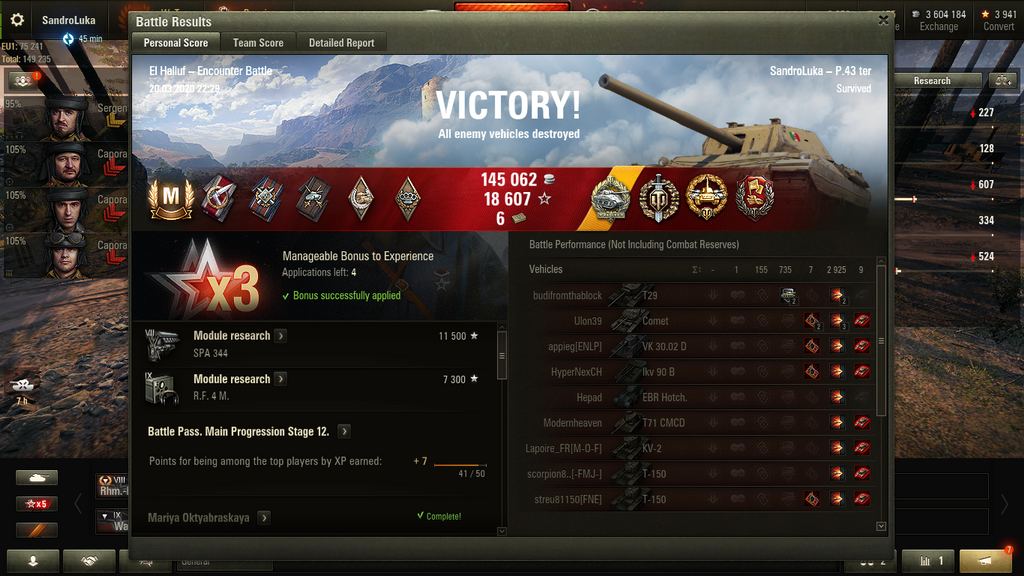Click the SandroLuka player name
This screenshot has width=1024, height=576.
pyautogui.click(x=68, y=19)
